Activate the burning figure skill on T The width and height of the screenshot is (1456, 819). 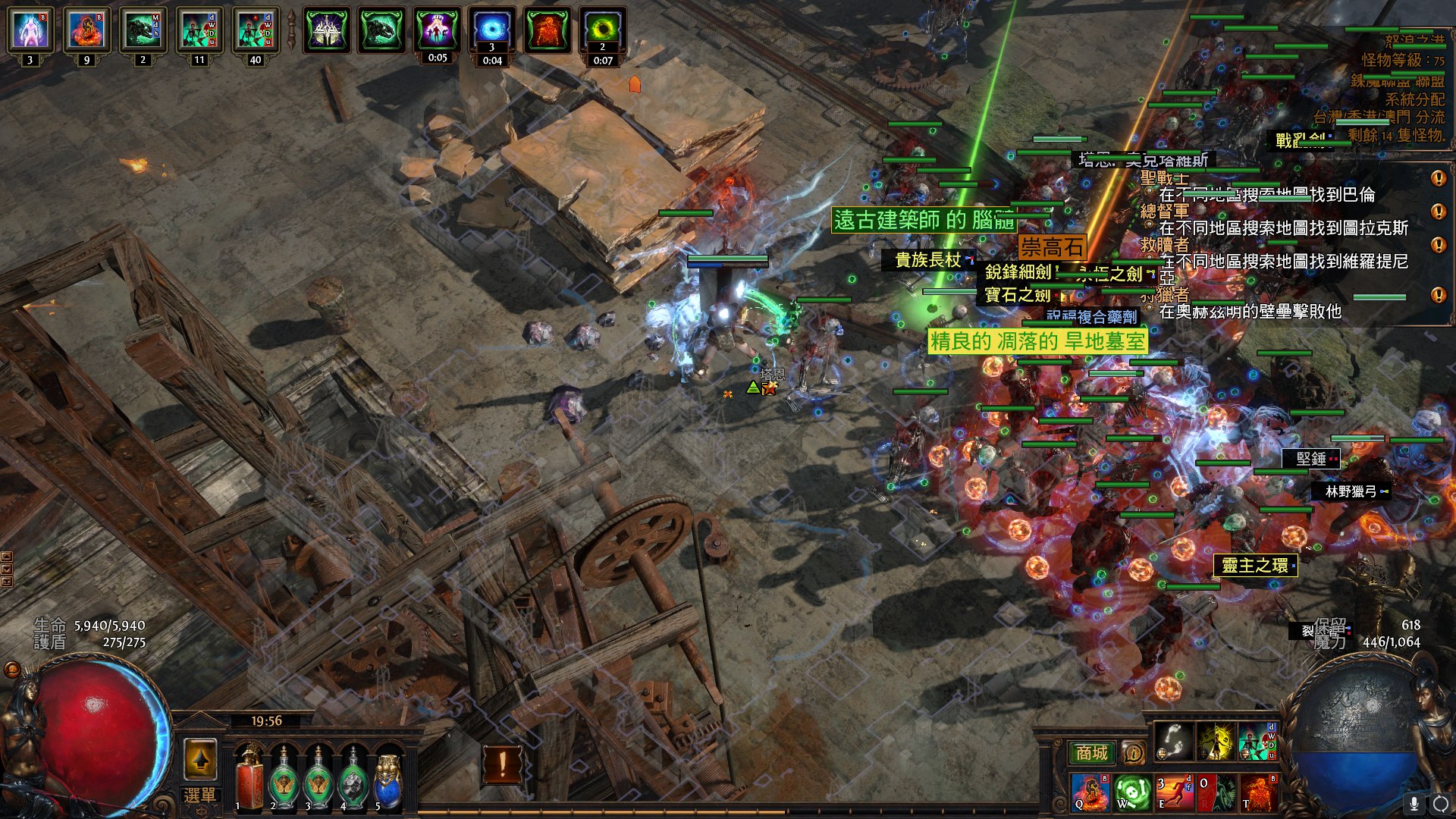[1258, 792]
